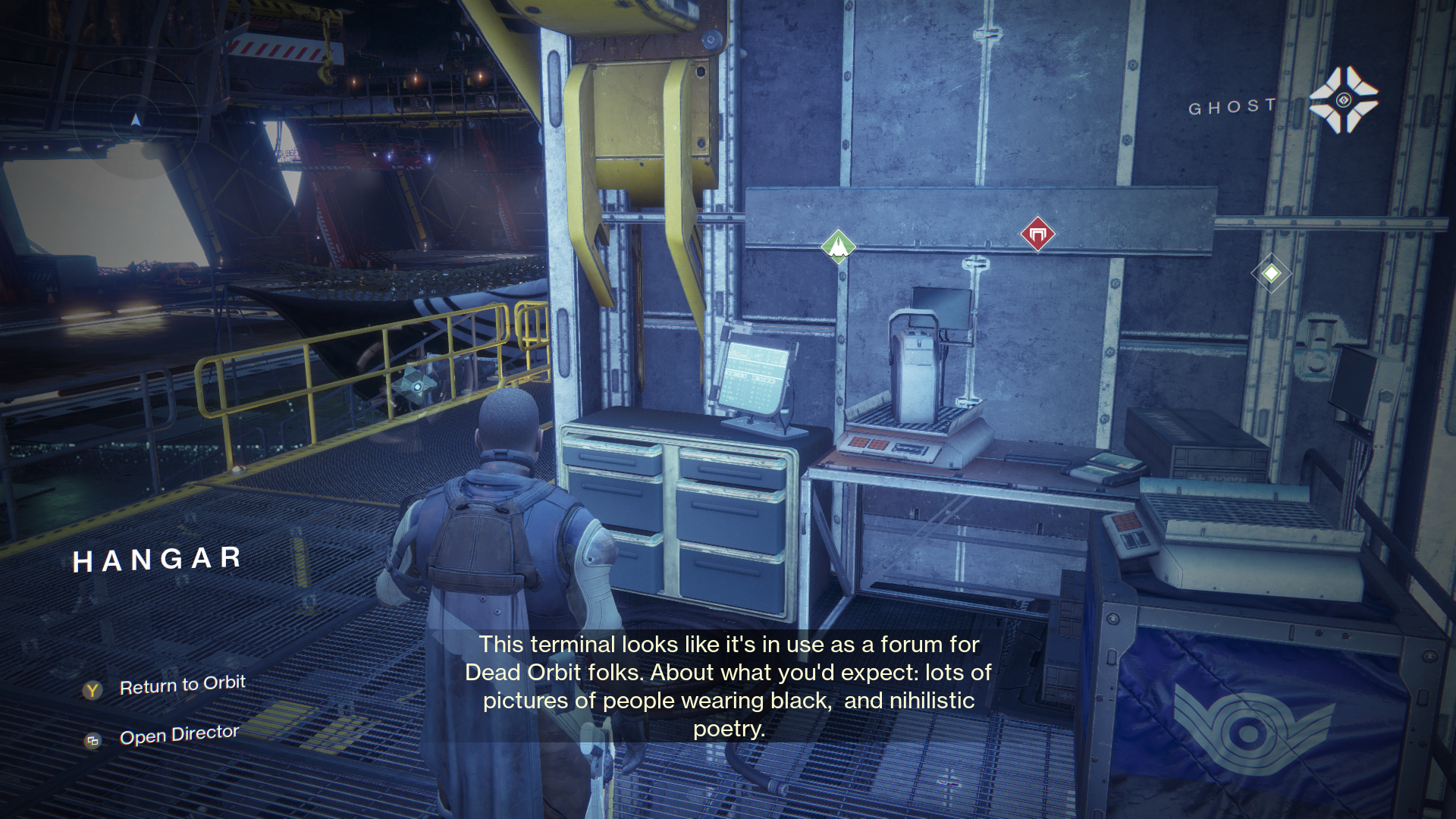Viewport: 1456px width, 819px height.
Task: Select the white Ghost shell icon
Action: 1343,100
